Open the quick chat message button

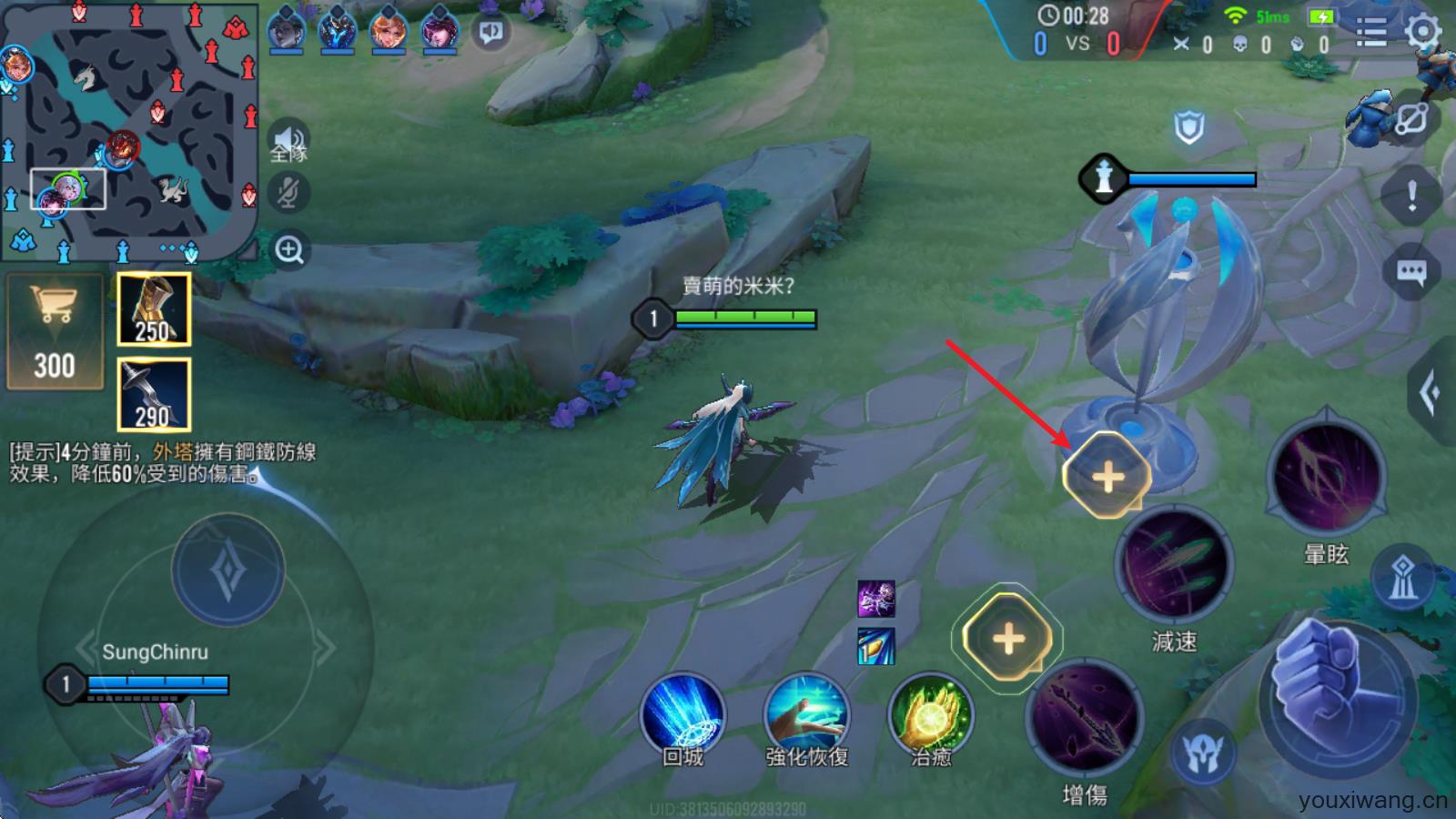pyautogui.click(x=1410, y=271)
